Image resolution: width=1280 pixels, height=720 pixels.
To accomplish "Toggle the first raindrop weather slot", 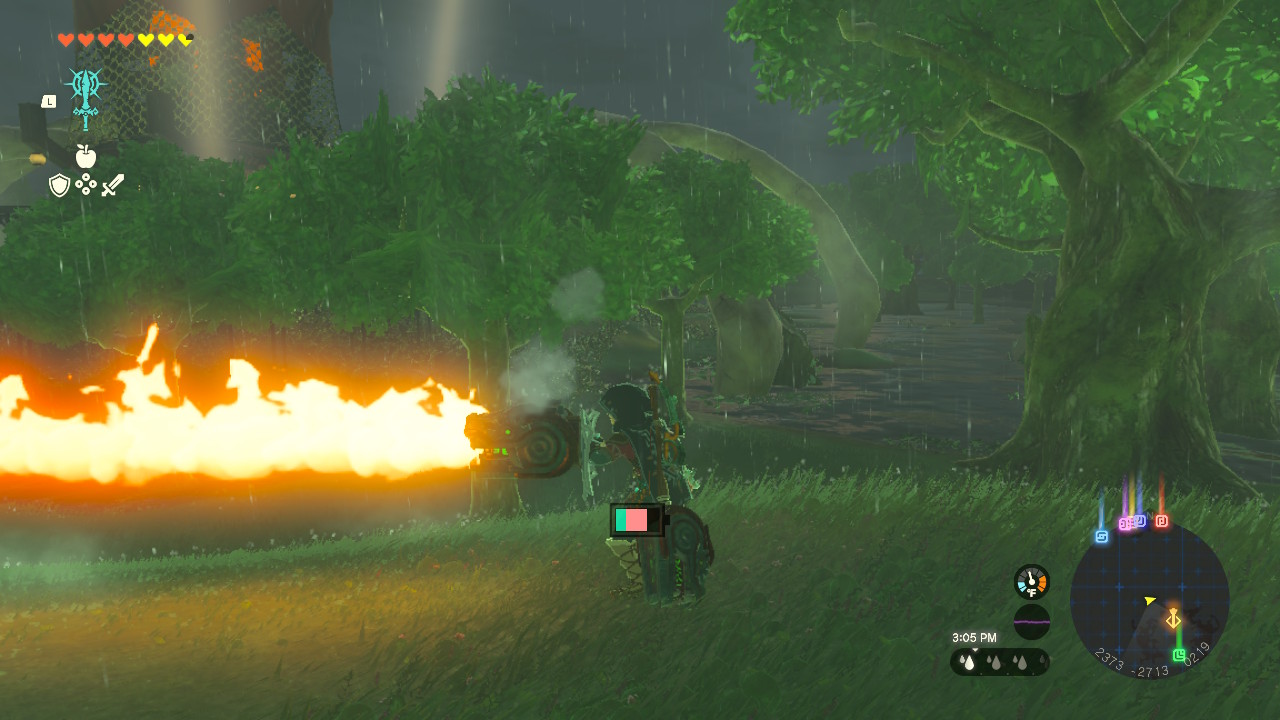I will [969, 662].
